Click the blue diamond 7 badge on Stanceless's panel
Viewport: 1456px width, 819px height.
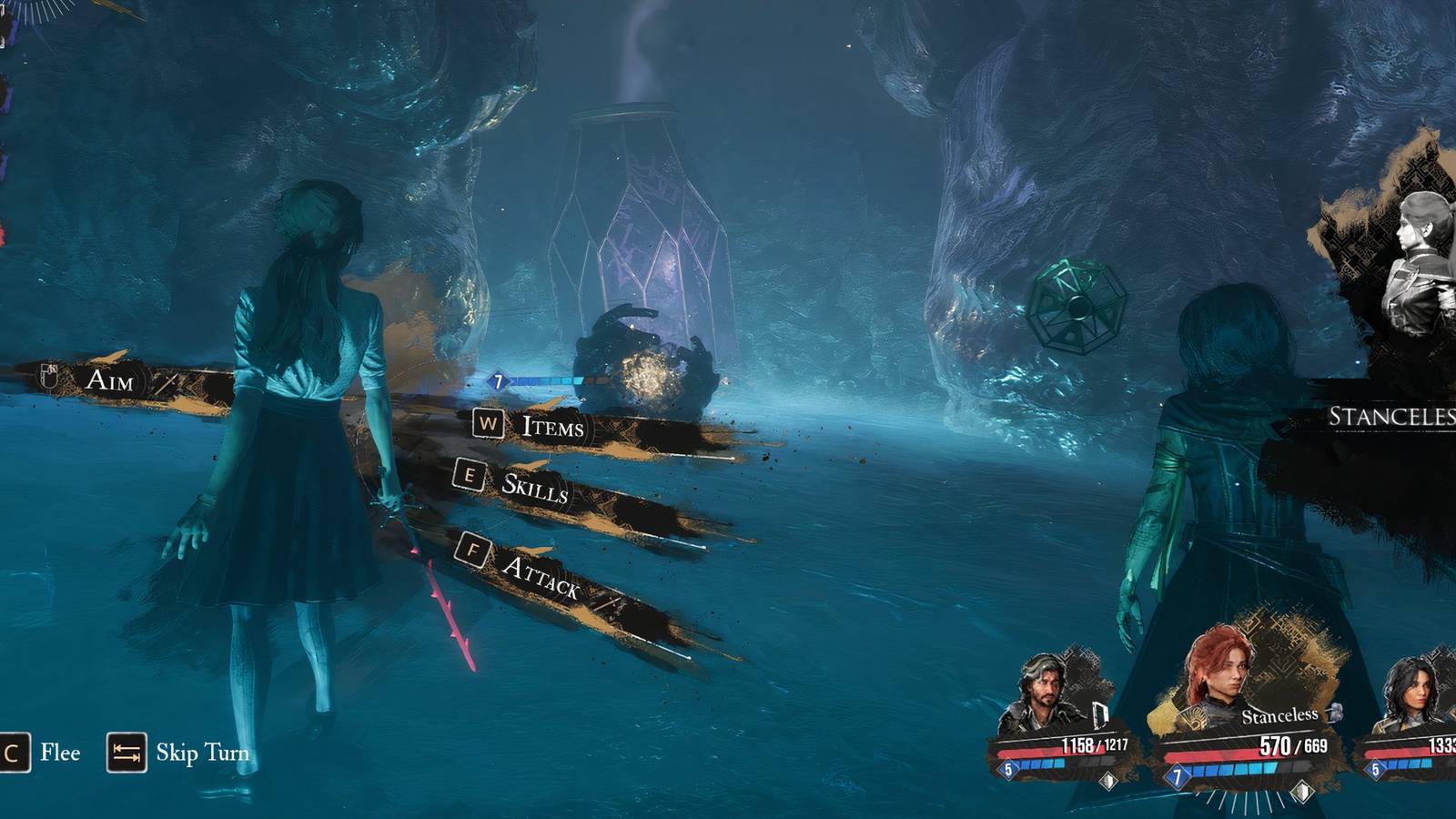pos(1177,775)
